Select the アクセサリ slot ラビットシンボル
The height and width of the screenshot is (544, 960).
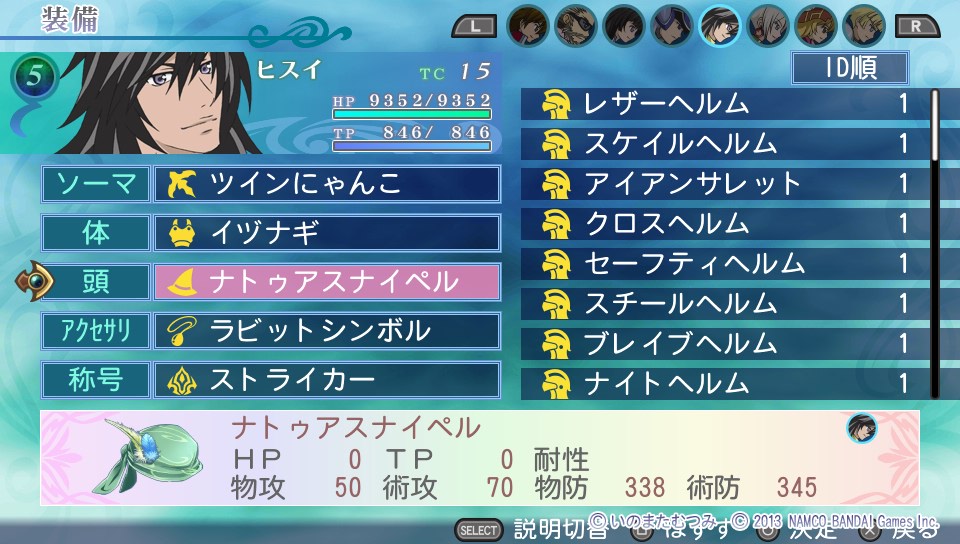click(327, 331)
